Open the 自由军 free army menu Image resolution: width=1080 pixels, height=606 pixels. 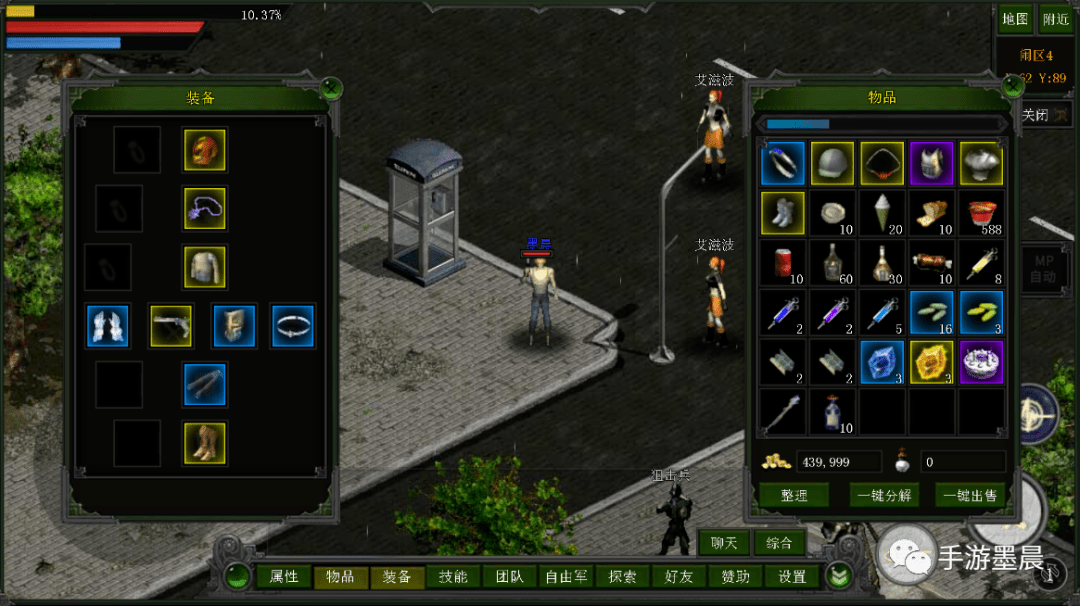565,577
